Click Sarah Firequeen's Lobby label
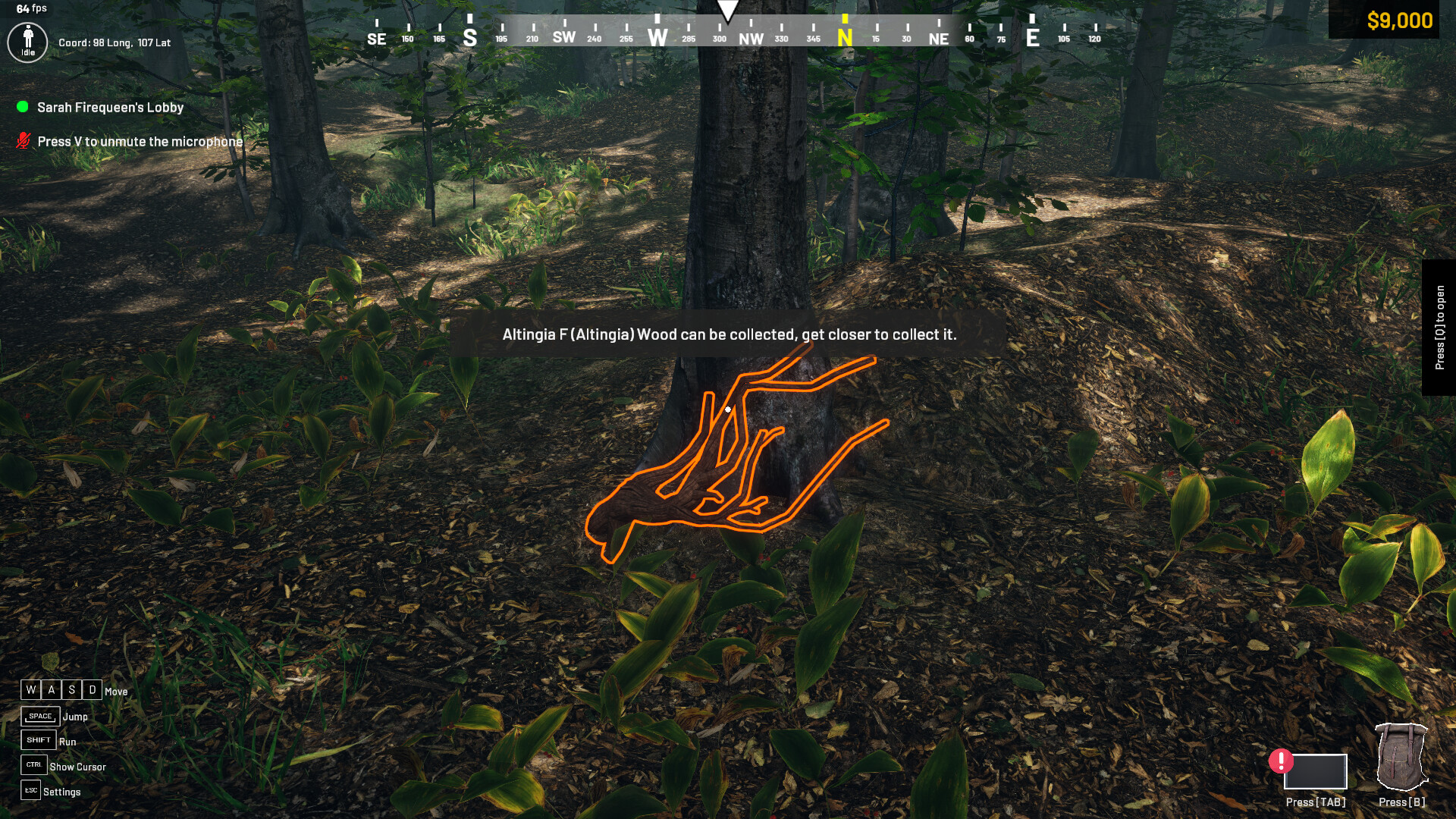The height and width of the screenshot is (819, 1456). (109, 107)
